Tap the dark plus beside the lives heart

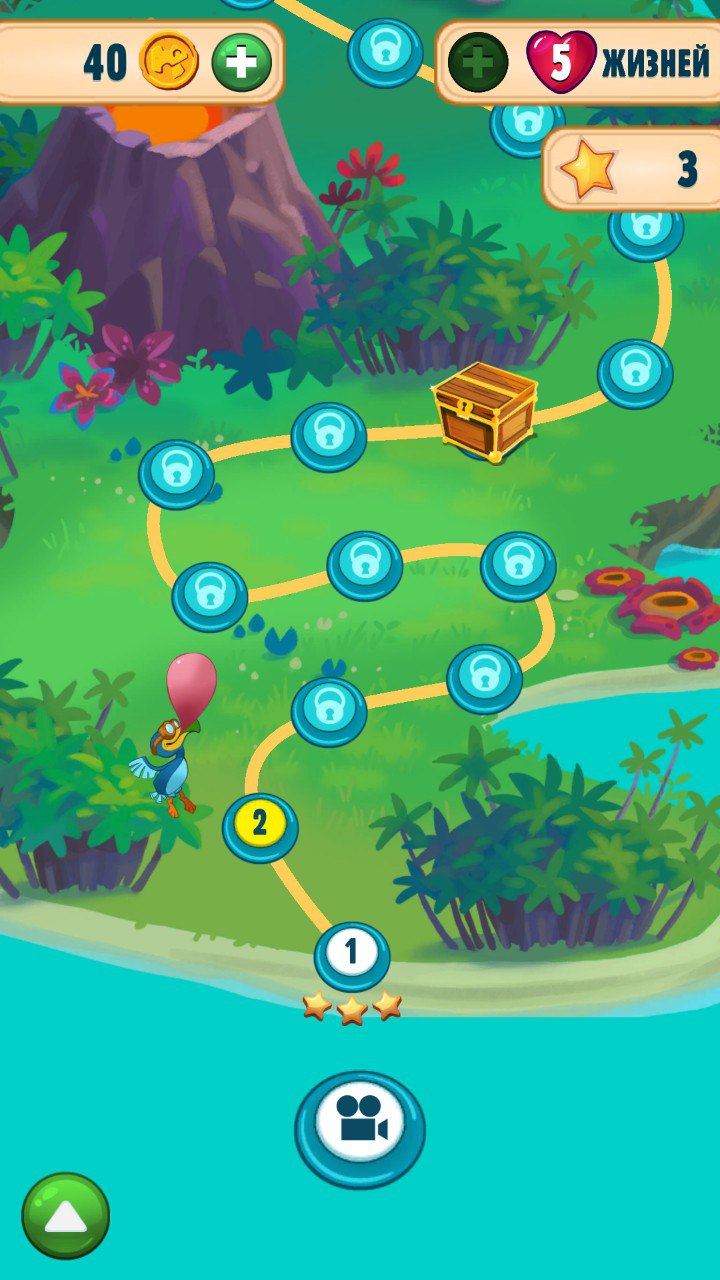(x=477, y=62)
